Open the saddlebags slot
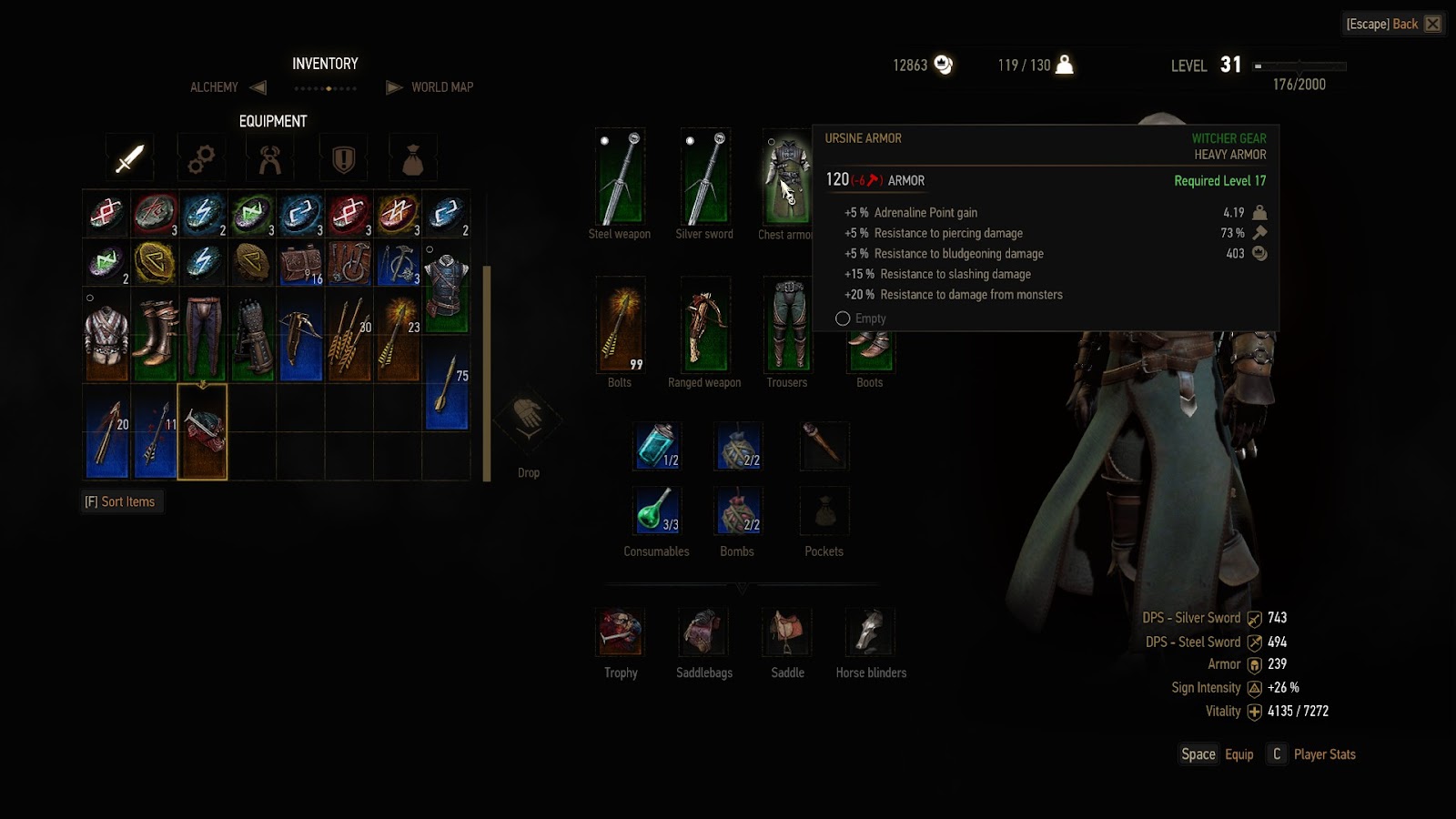Screen dimensions: 1456x819 703,632
